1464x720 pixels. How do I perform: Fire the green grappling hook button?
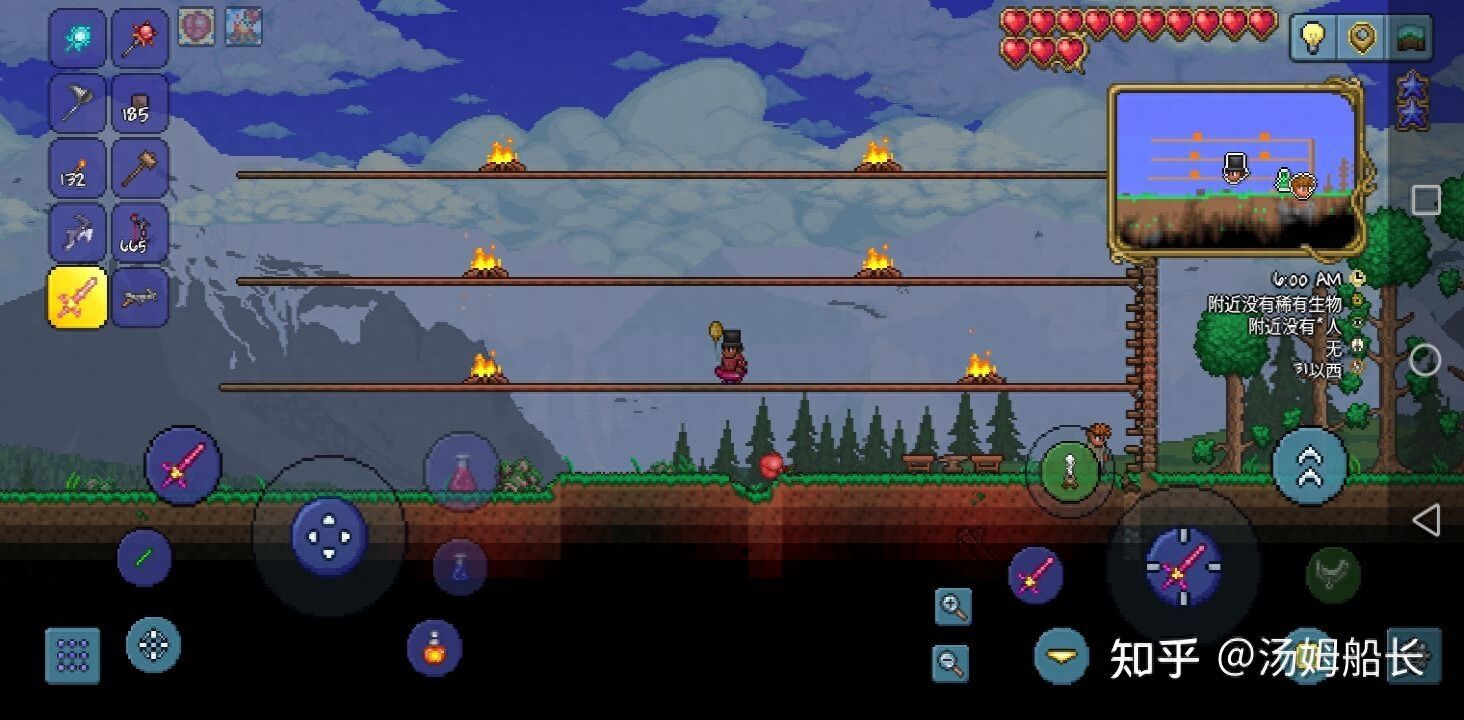point(1069,469)
